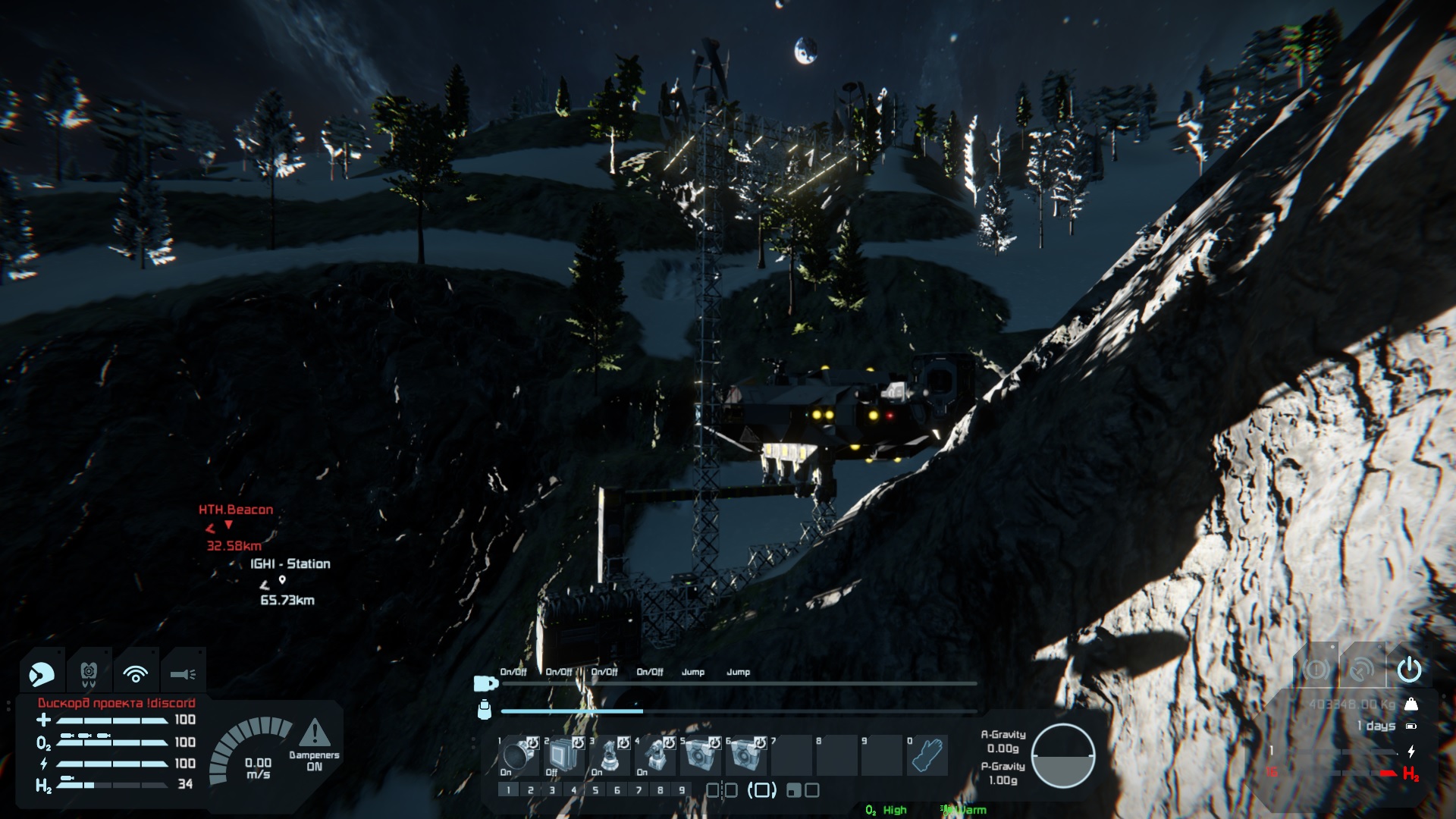Toggle the helmet status icon
The width and height of the screenshot is (1456, 819).
(42, 673)
